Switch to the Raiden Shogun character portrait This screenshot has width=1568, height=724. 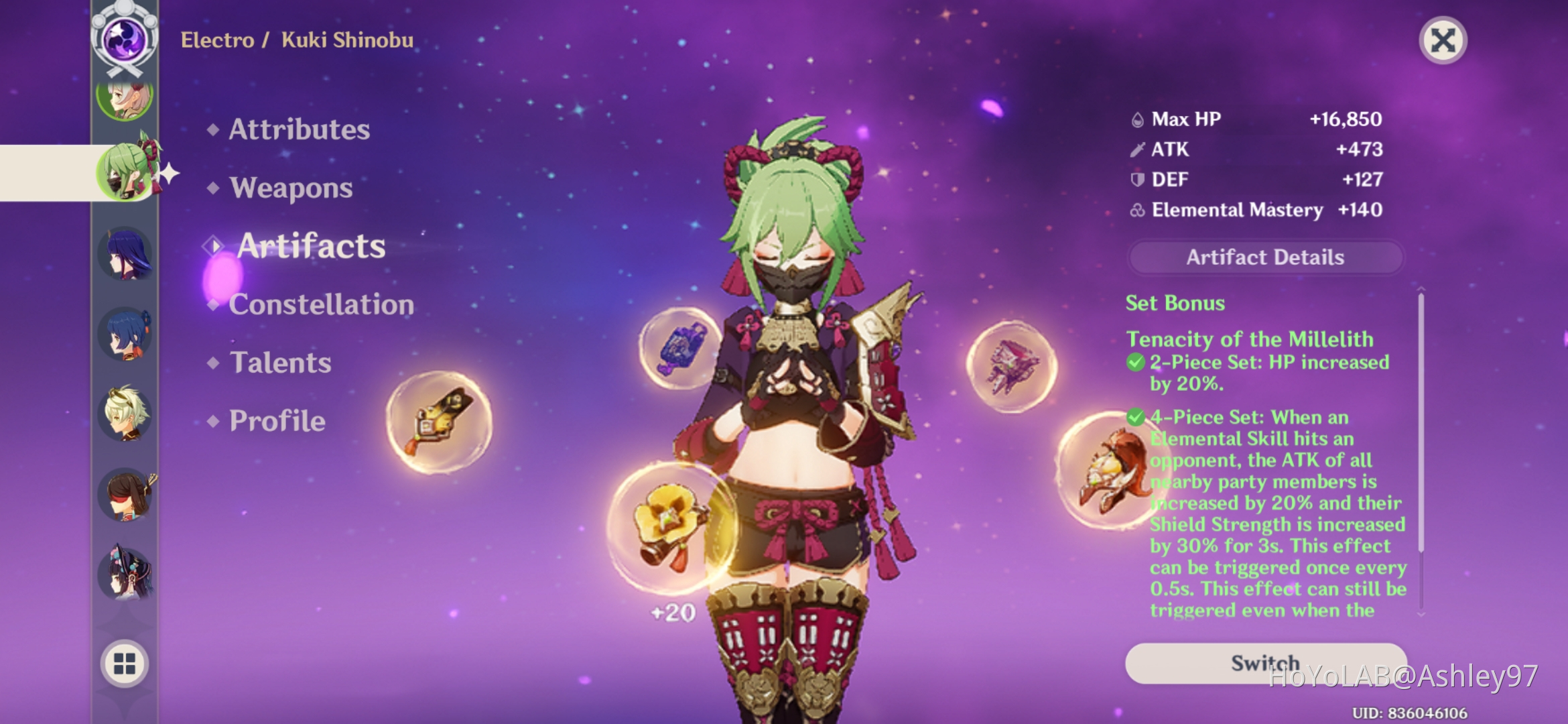click(127, 253)
